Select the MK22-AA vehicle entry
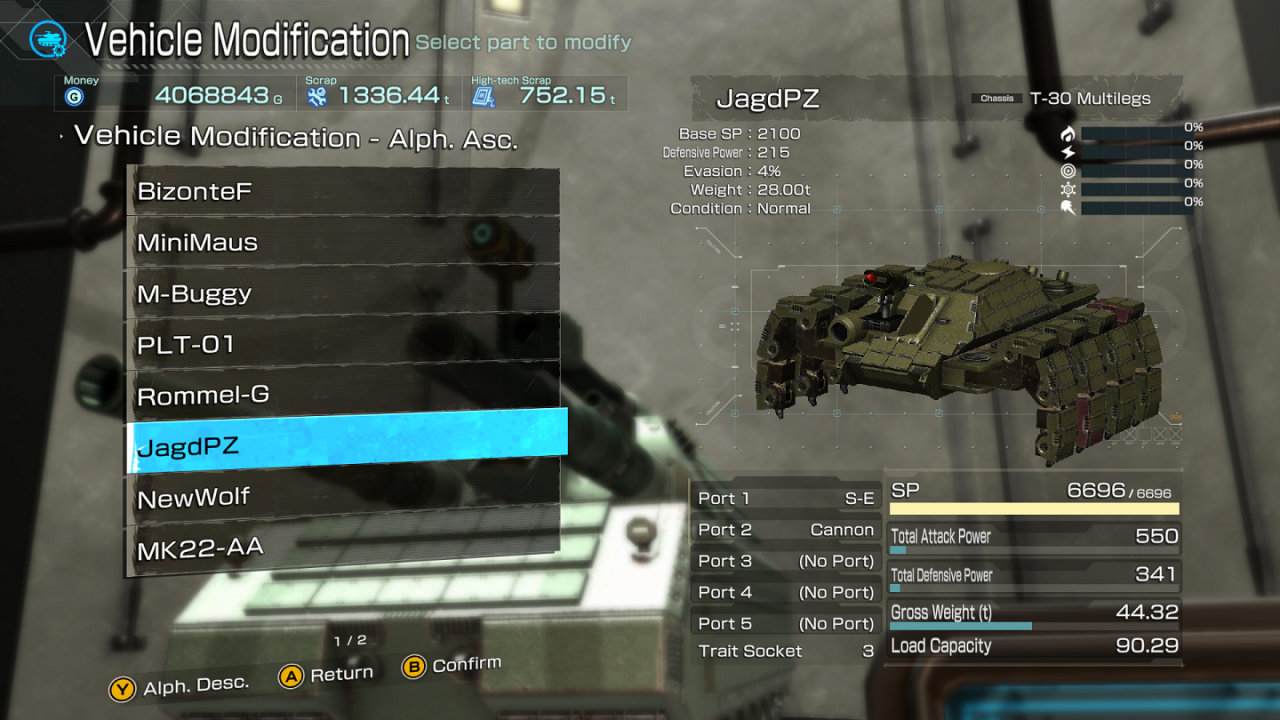This screenshot has width=1280, height=720. [343, 546]
